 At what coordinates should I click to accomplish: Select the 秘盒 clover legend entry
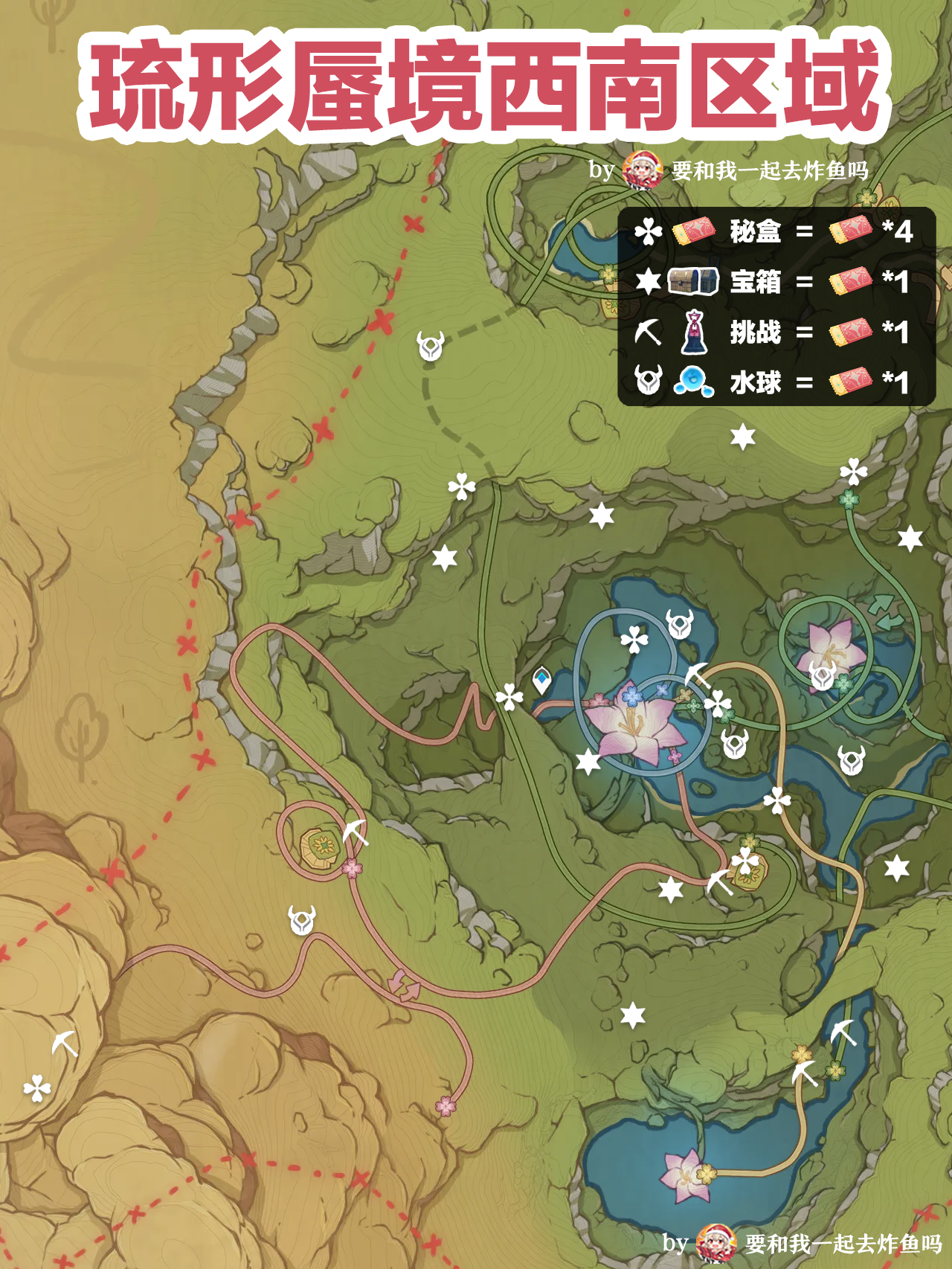click(755, 231)
